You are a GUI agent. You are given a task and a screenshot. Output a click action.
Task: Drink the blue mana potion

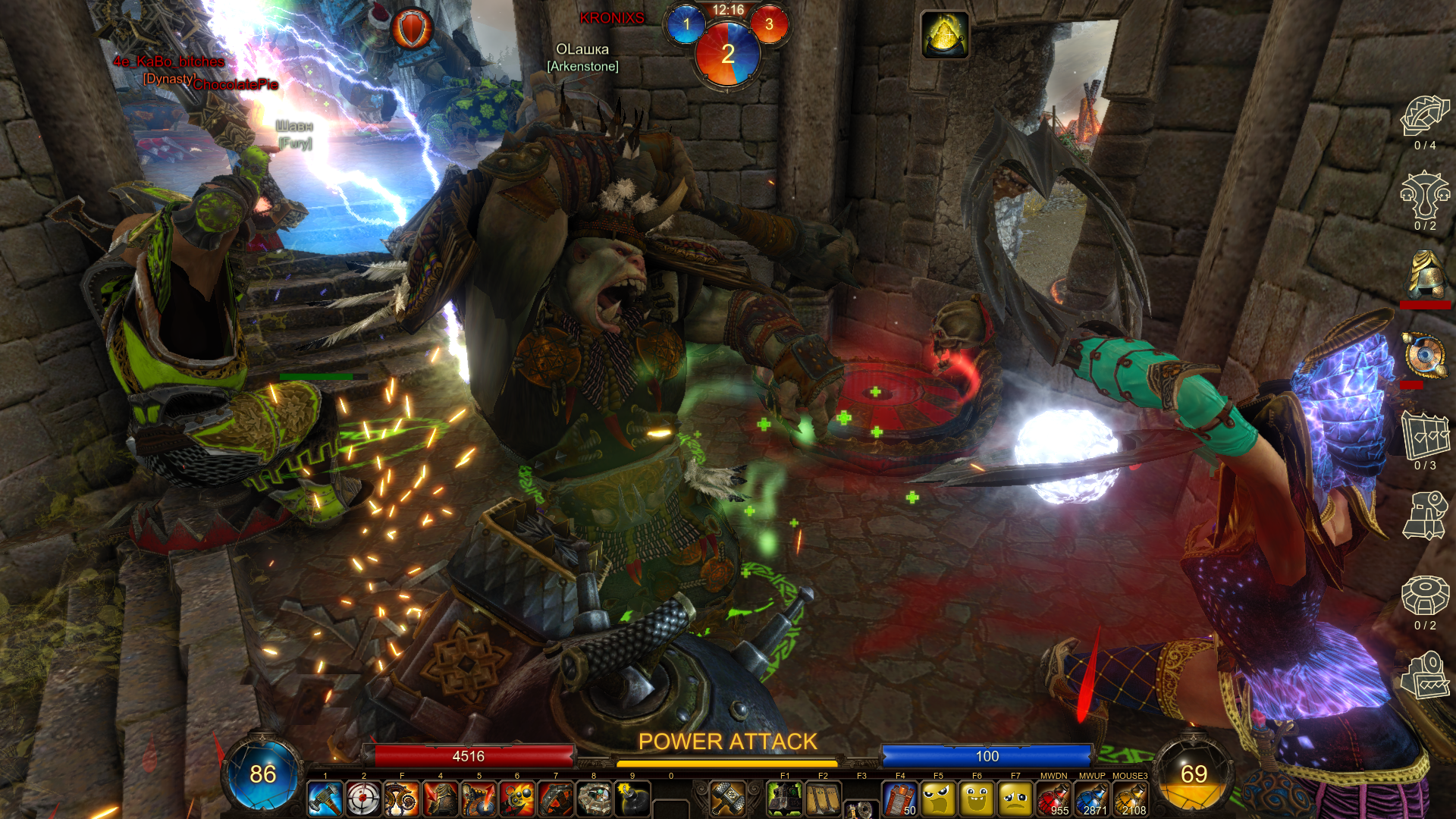coord(1092,799)
